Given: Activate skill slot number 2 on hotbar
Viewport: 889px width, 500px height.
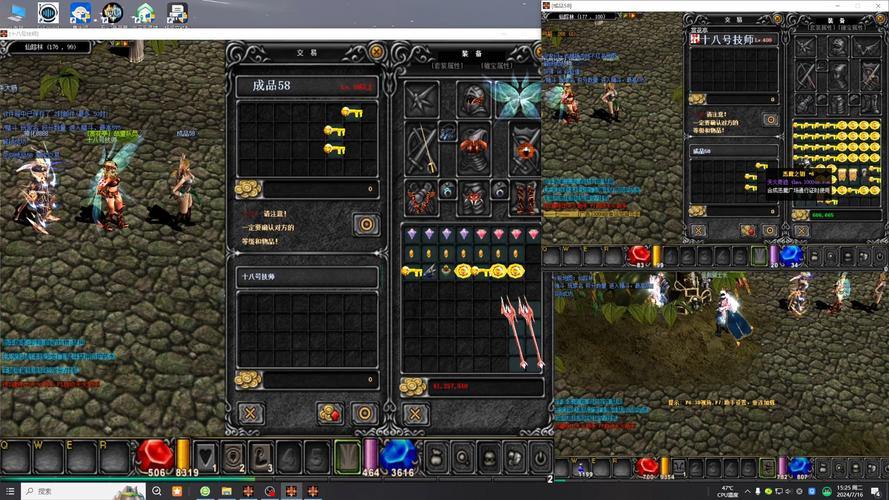Looking at the screenshot, I should pyautogui.click(x=233, y=456).
